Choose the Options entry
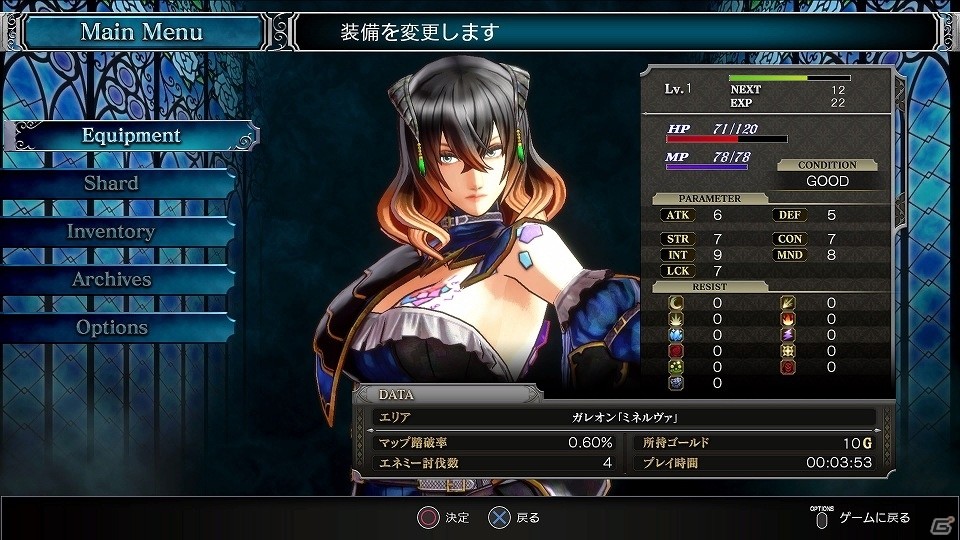 click(x=111, y=328)
